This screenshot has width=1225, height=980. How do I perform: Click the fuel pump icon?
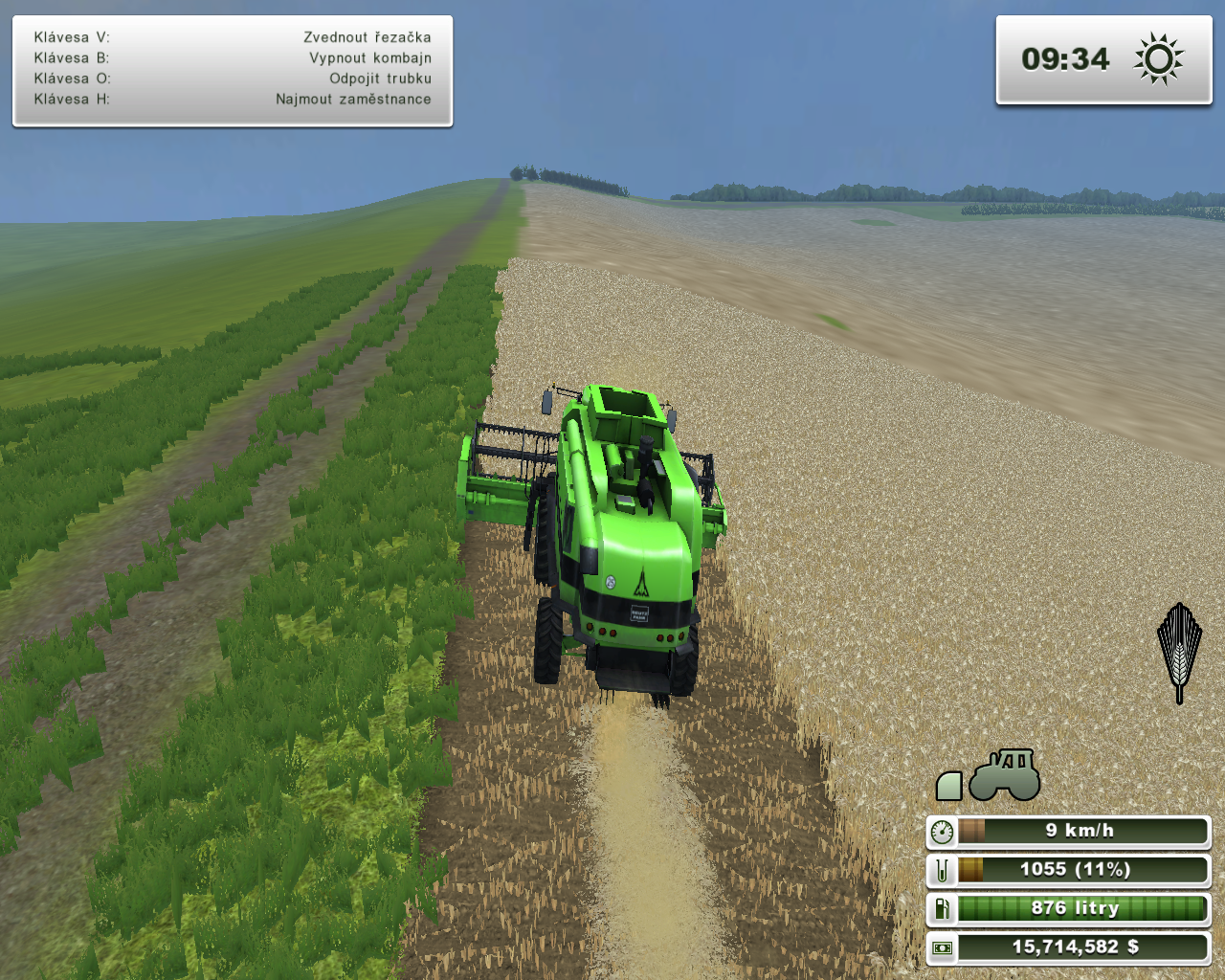pyautogui.click(x=942, y=908)
